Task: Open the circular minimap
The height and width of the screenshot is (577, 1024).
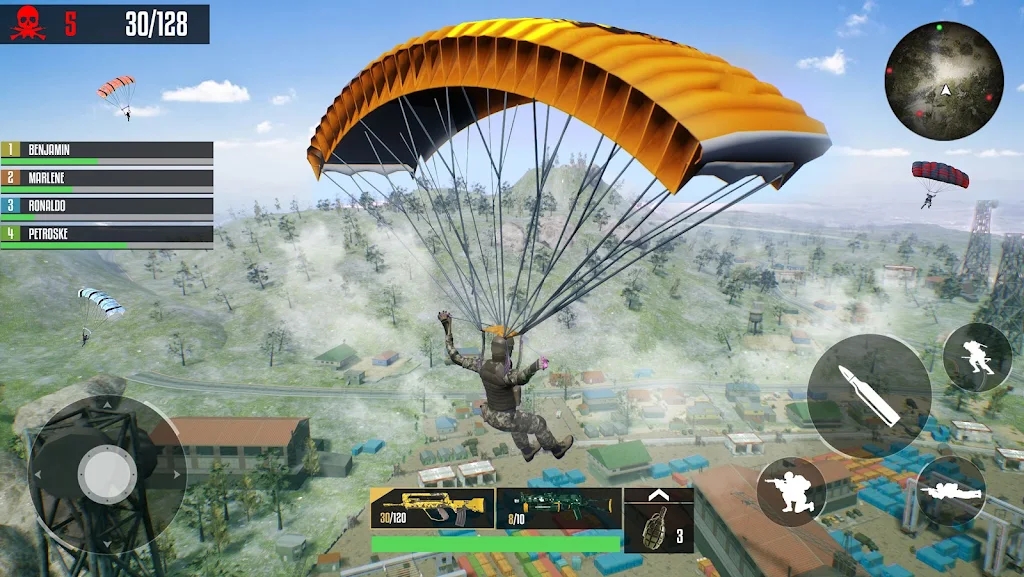Action: pyautogui.click(x=944, y=80)
